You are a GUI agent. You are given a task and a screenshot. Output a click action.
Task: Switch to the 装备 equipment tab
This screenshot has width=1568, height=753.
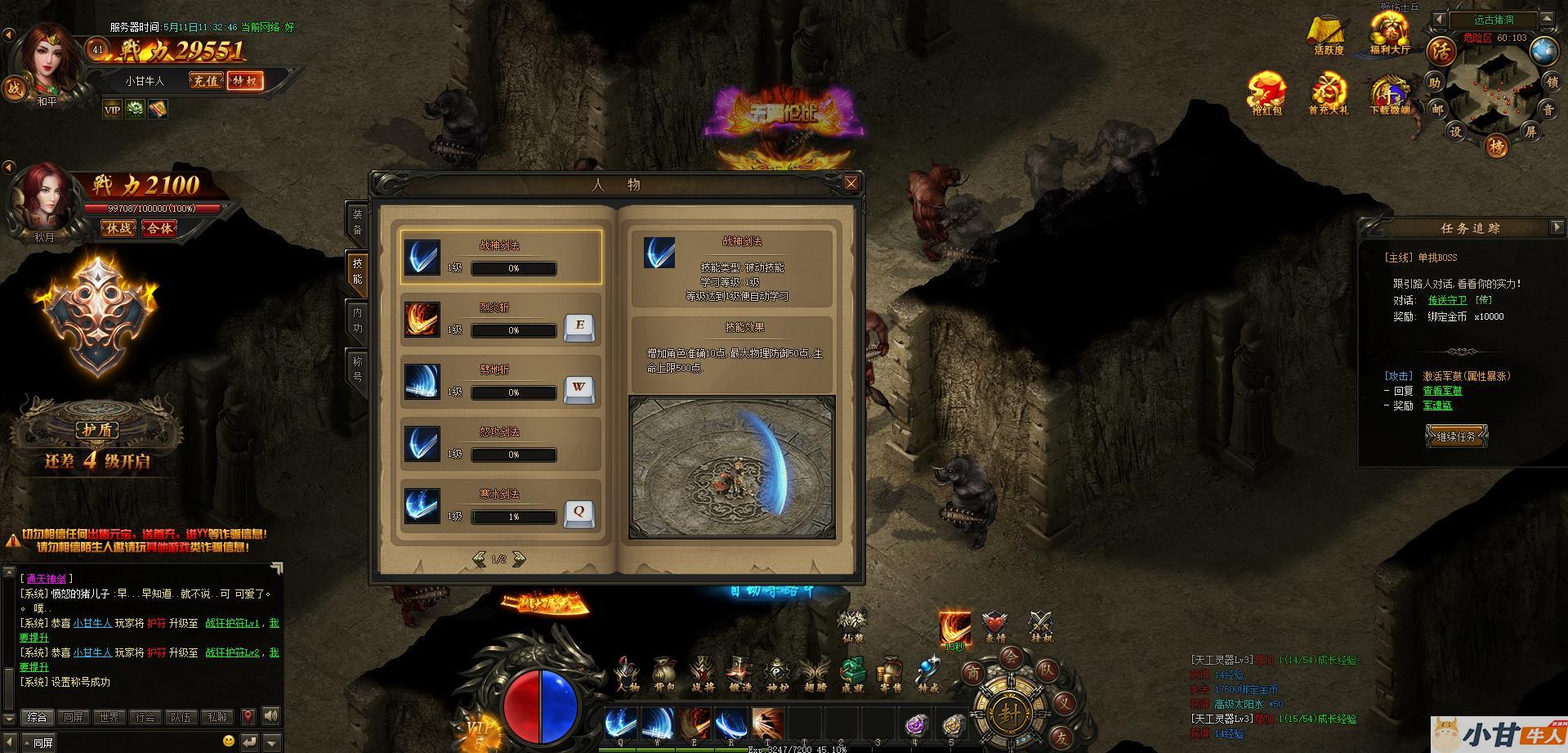pyautogui.click(x=357, y=222)
